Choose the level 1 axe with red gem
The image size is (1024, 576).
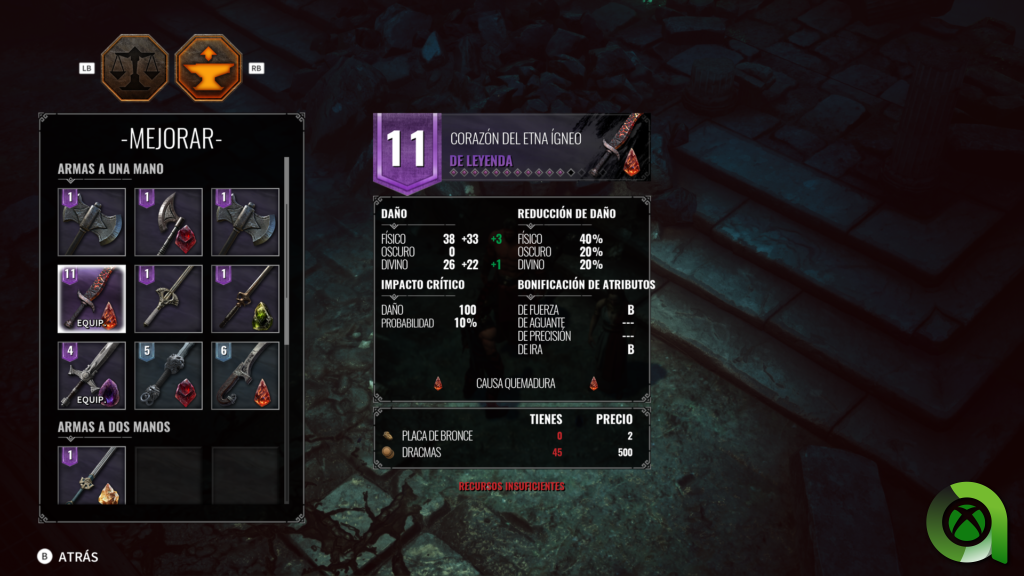(168, 222)
